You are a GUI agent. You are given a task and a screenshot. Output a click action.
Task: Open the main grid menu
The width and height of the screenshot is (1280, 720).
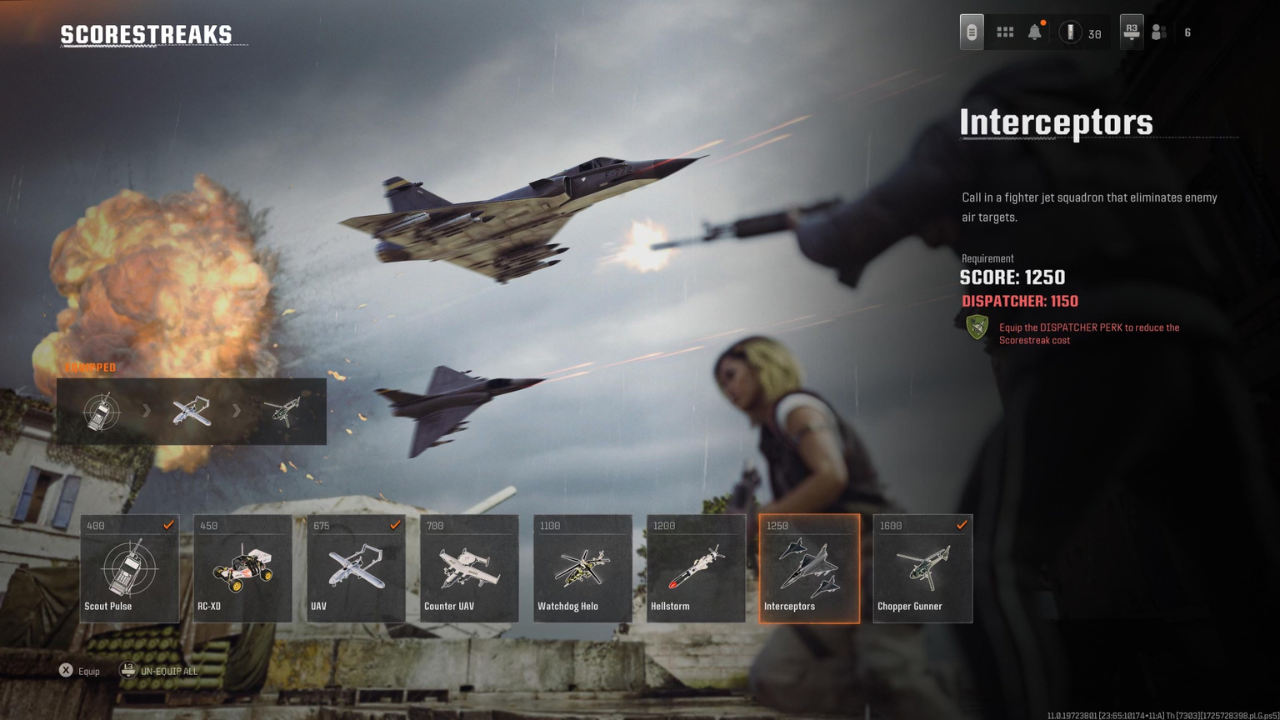point(1004,31)
